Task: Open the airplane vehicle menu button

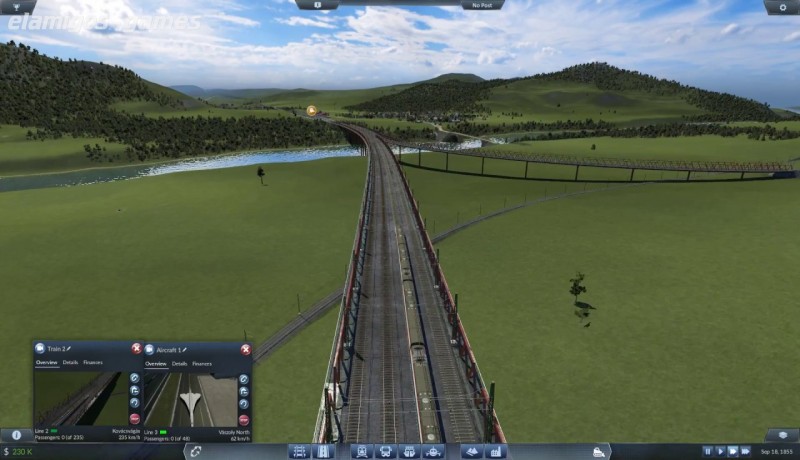Action: (432, 452)
